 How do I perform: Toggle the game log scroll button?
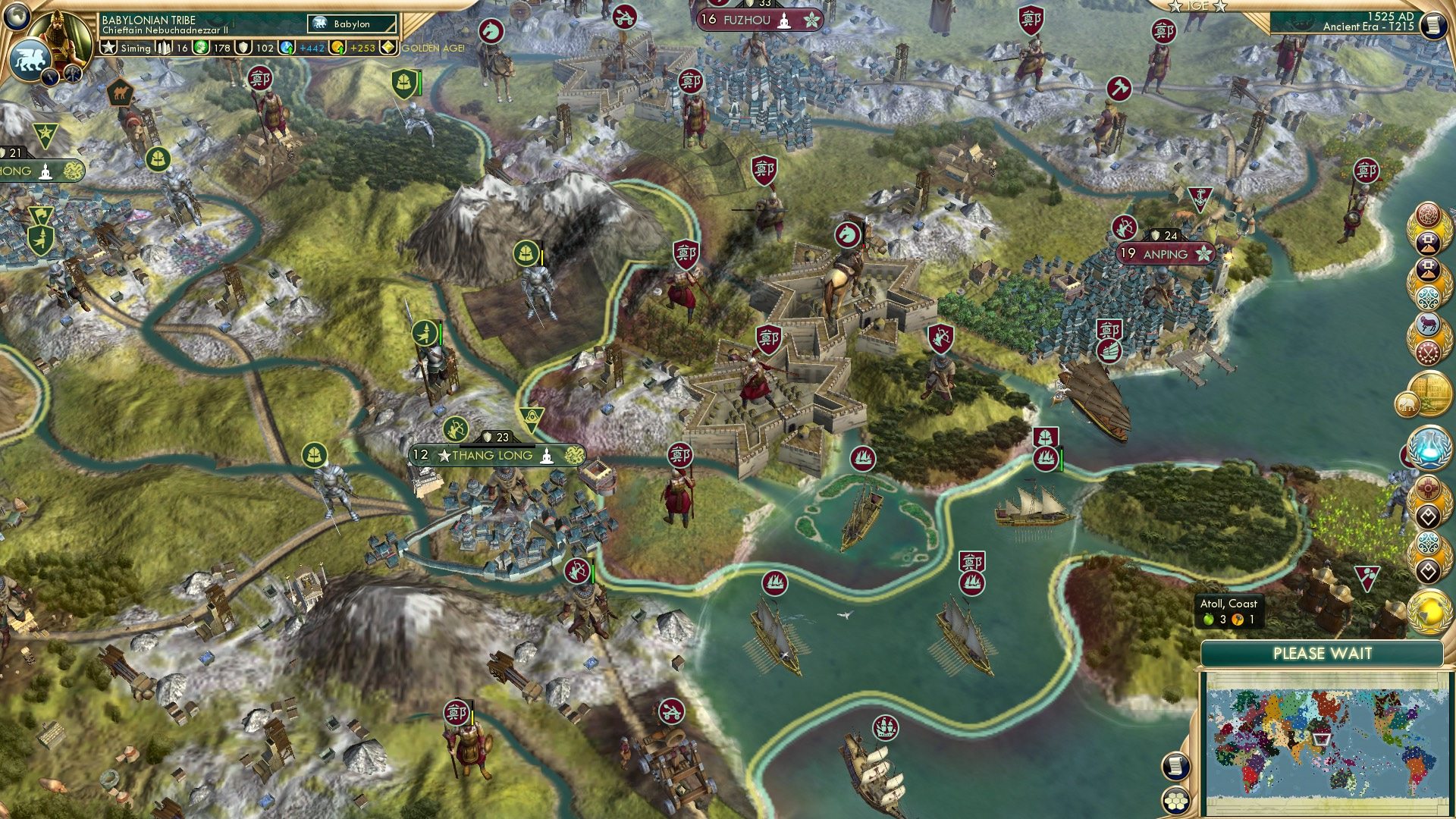click(1175, 767)
